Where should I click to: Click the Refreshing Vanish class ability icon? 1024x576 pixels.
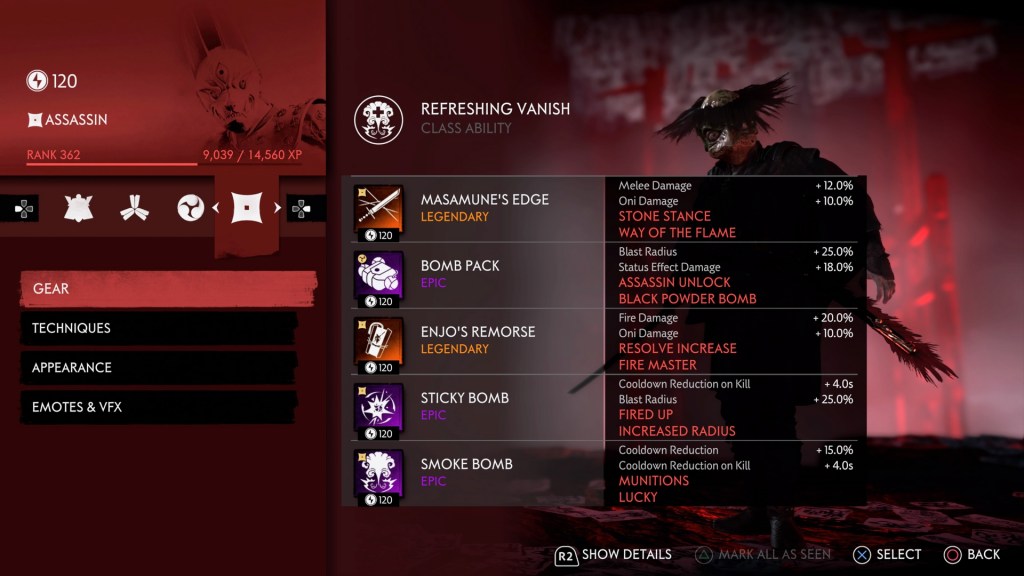click(x=379, y=119)
